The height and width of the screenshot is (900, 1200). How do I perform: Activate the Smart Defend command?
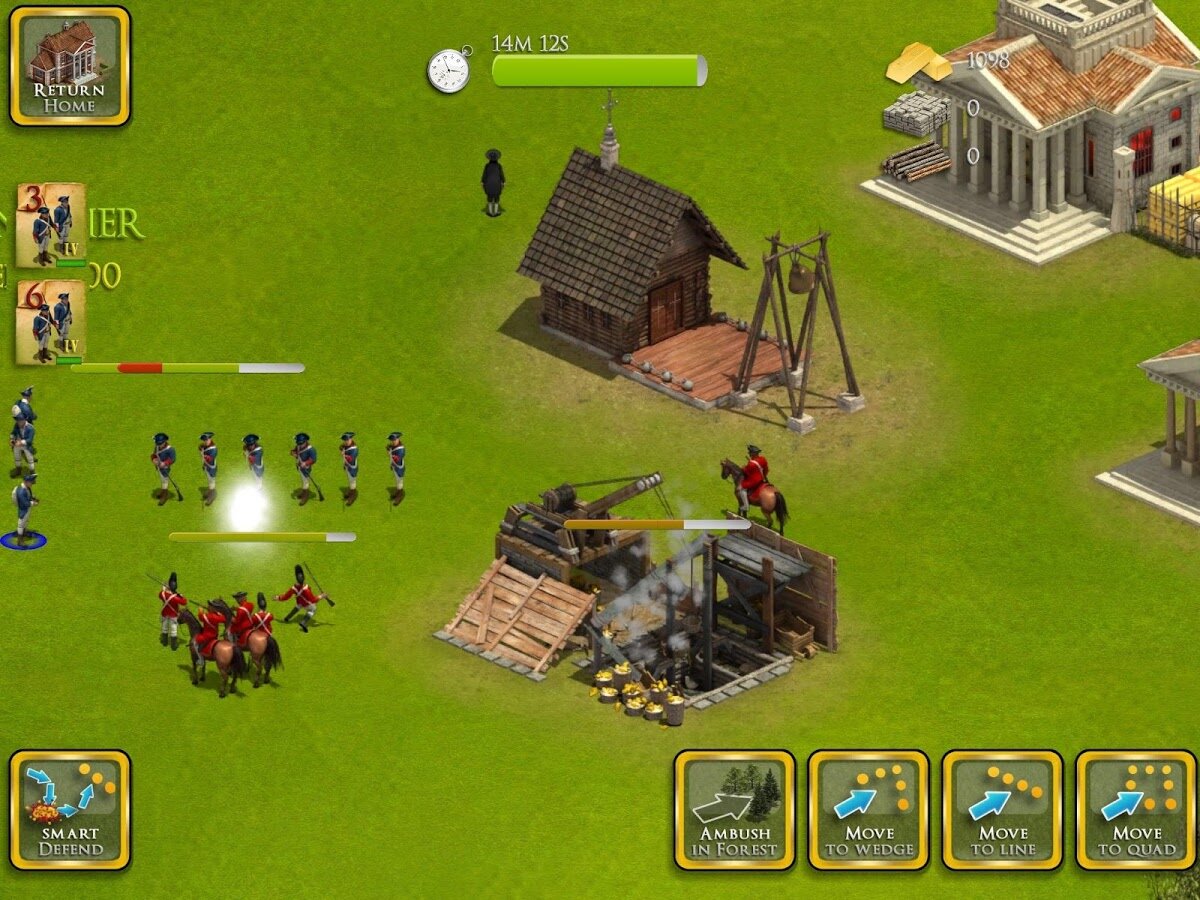70,810
